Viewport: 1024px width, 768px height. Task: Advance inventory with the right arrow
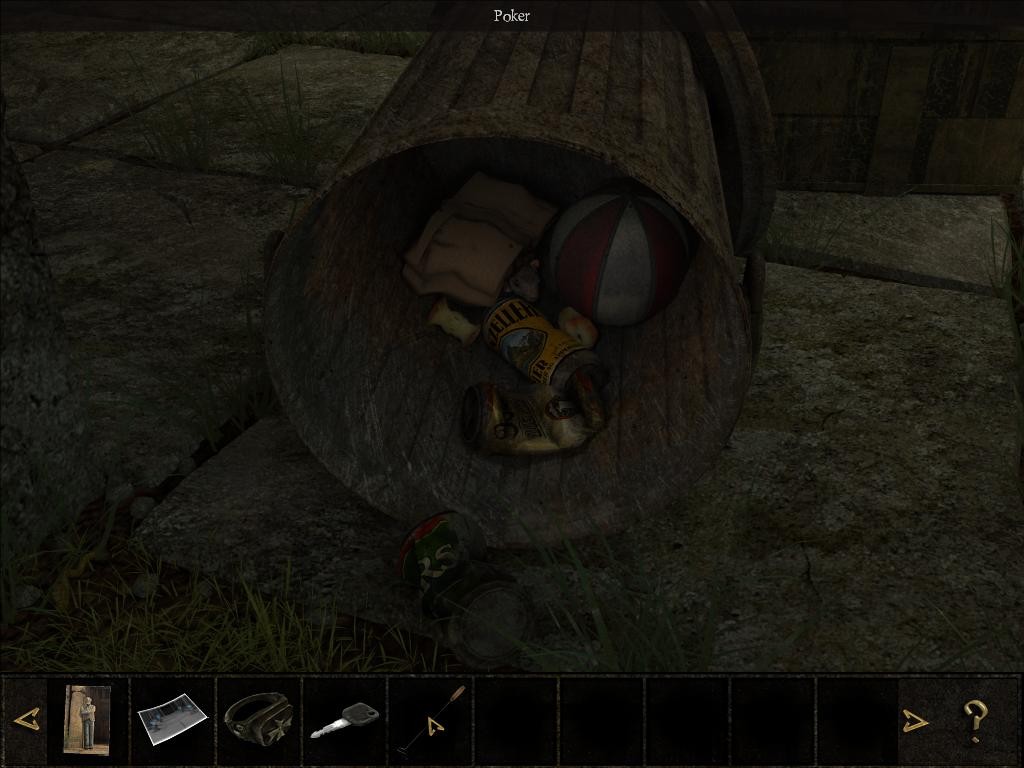pos(915,720)
